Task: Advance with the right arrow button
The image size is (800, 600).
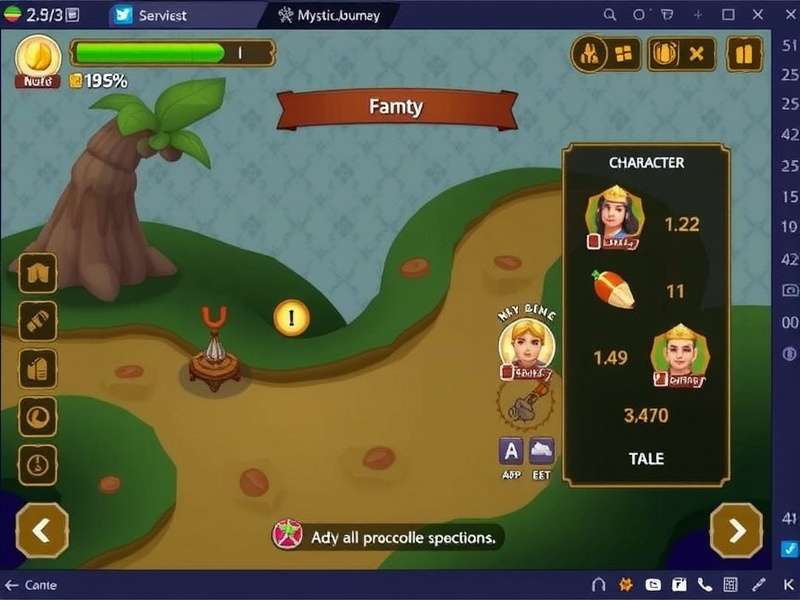Action: [736, 530]
